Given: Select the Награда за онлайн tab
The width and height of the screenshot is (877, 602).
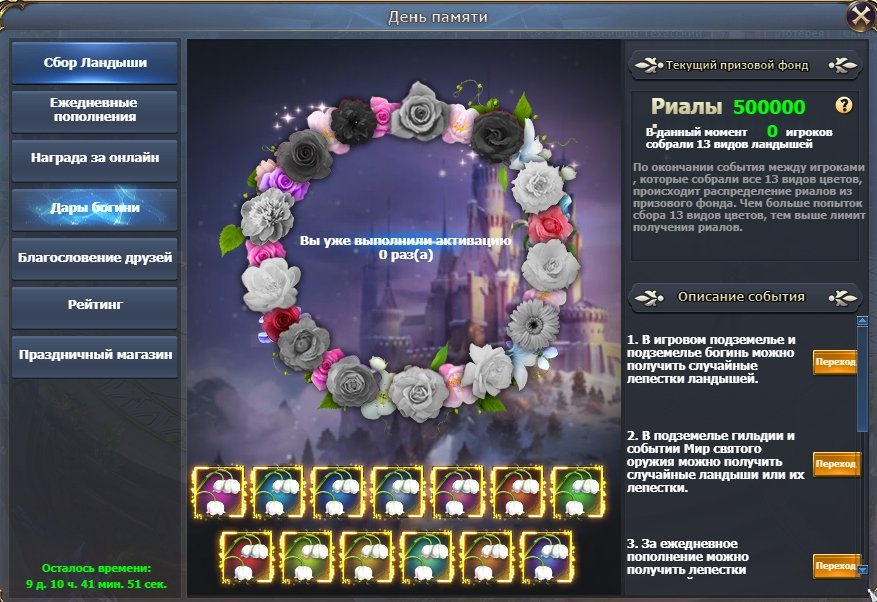Looking at the screenshot, I should coord(95,159).
